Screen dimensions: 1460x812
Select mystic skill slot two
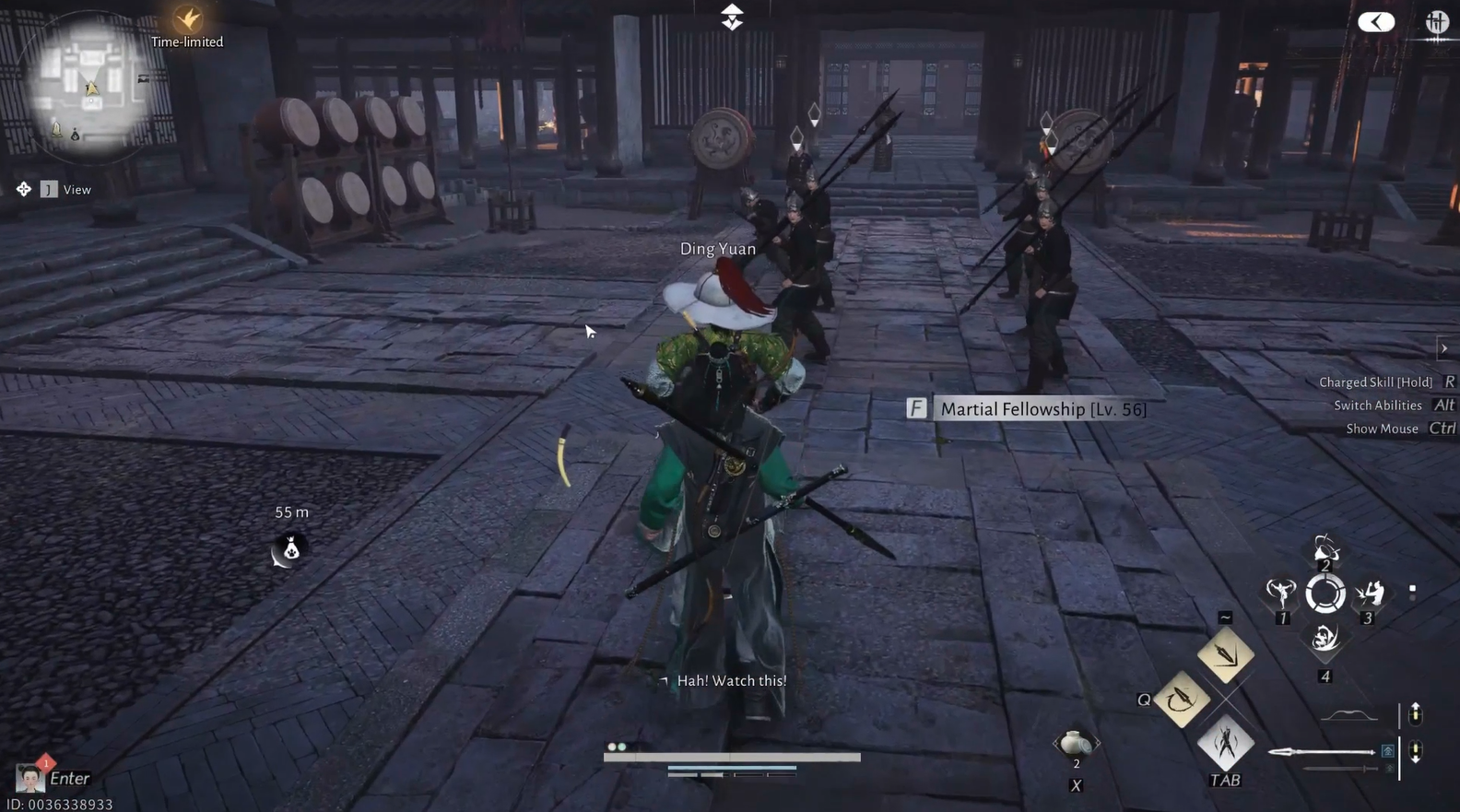(x=1325, y=550)
